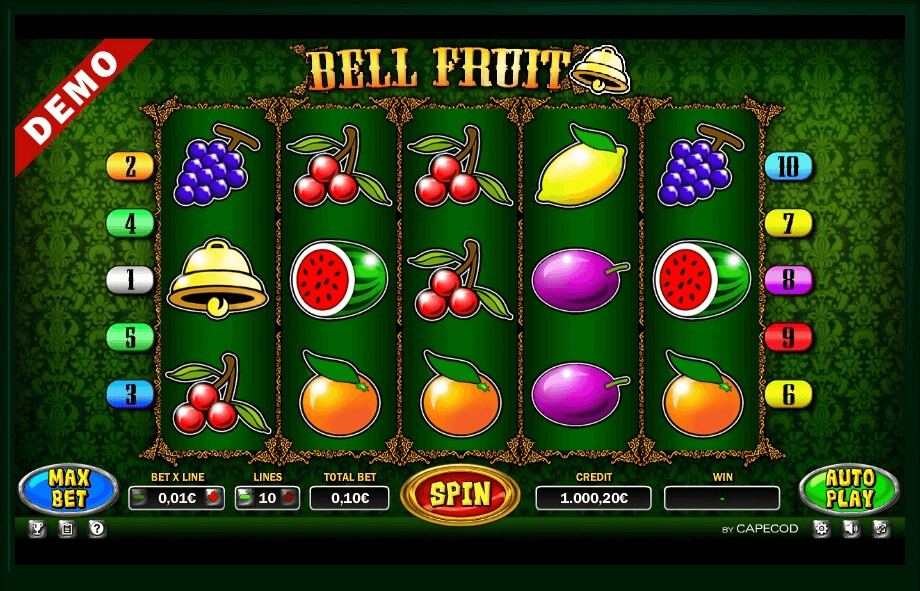
Task: Raise the number of active lines
Action: [290, 497]
